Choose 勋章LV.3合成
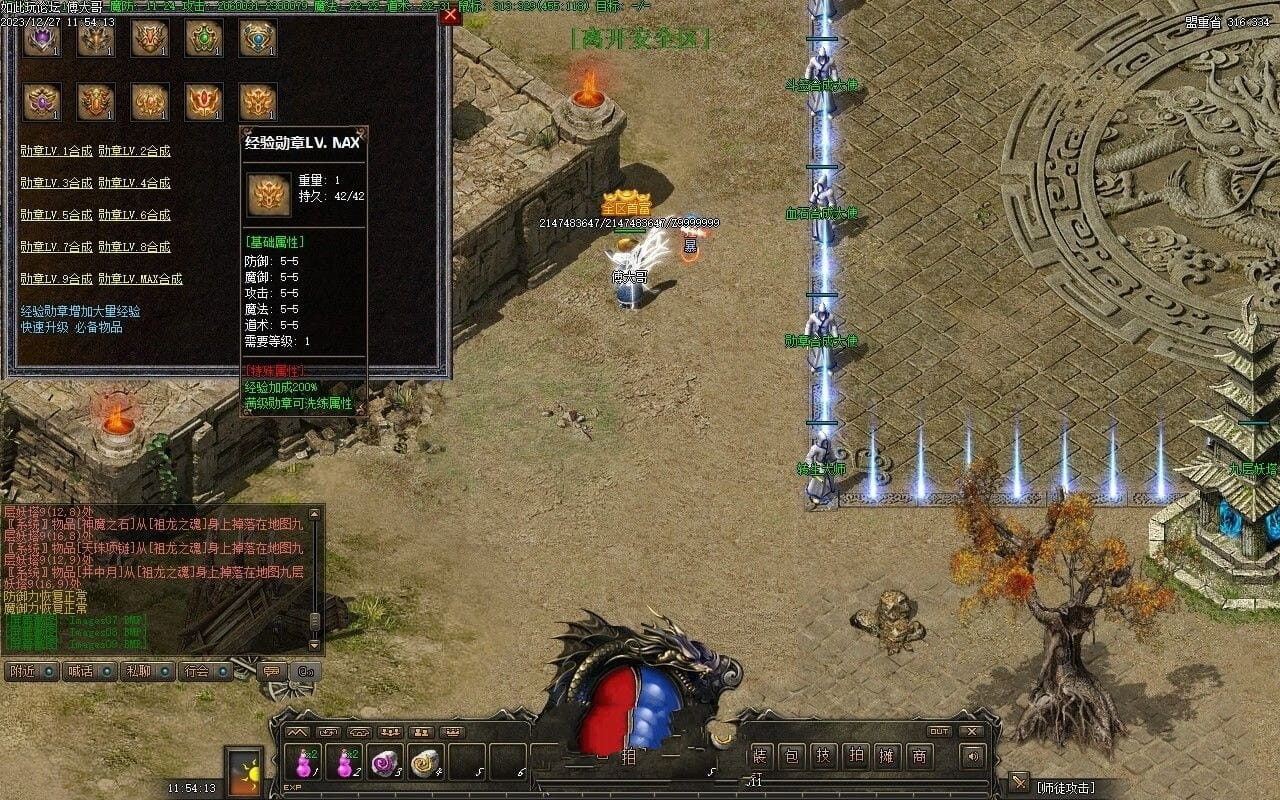 [x=56, y=183]
